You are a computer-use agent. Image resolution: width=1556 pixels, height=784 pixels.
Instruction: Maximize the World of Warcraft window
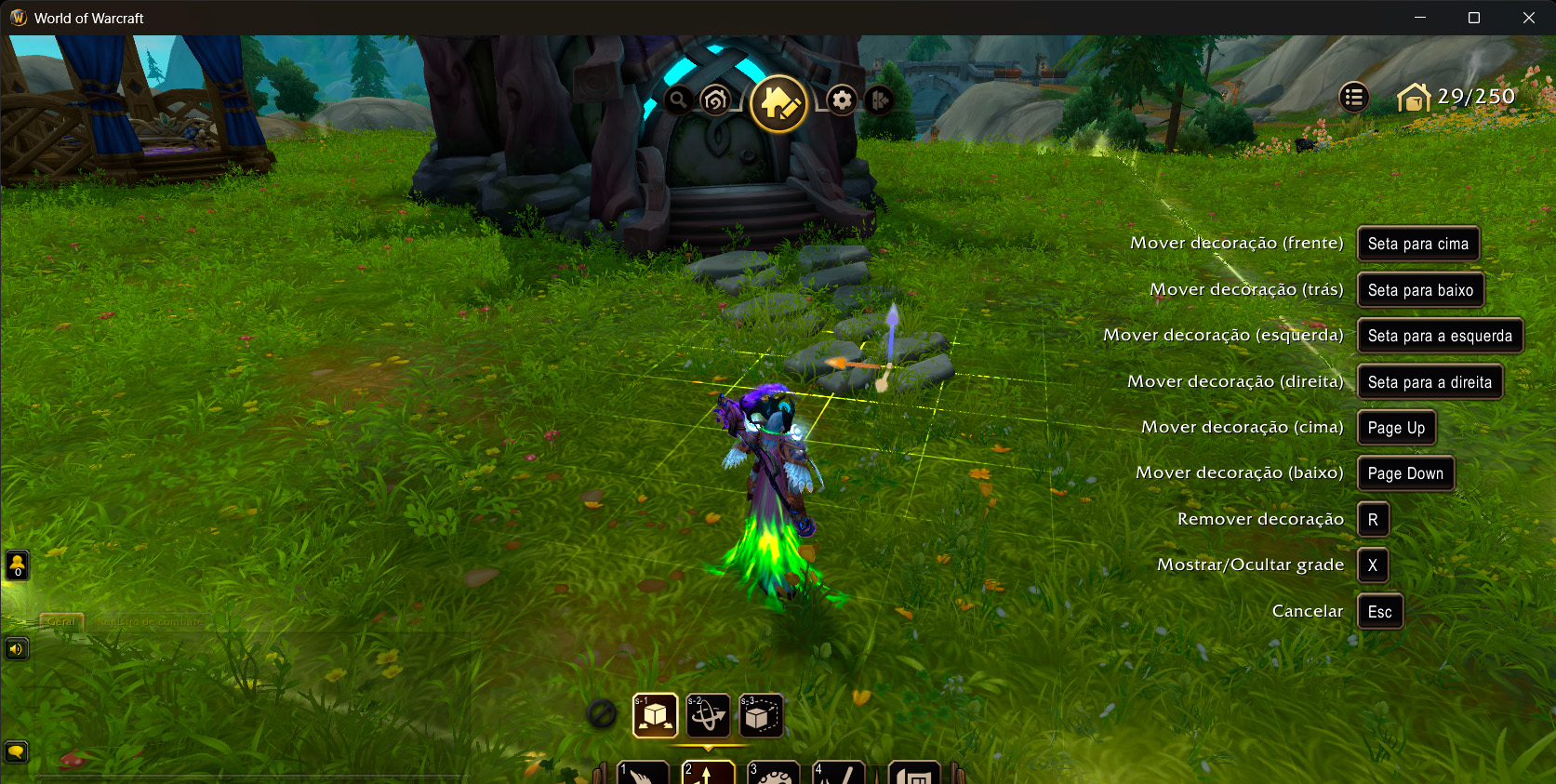1474,18
